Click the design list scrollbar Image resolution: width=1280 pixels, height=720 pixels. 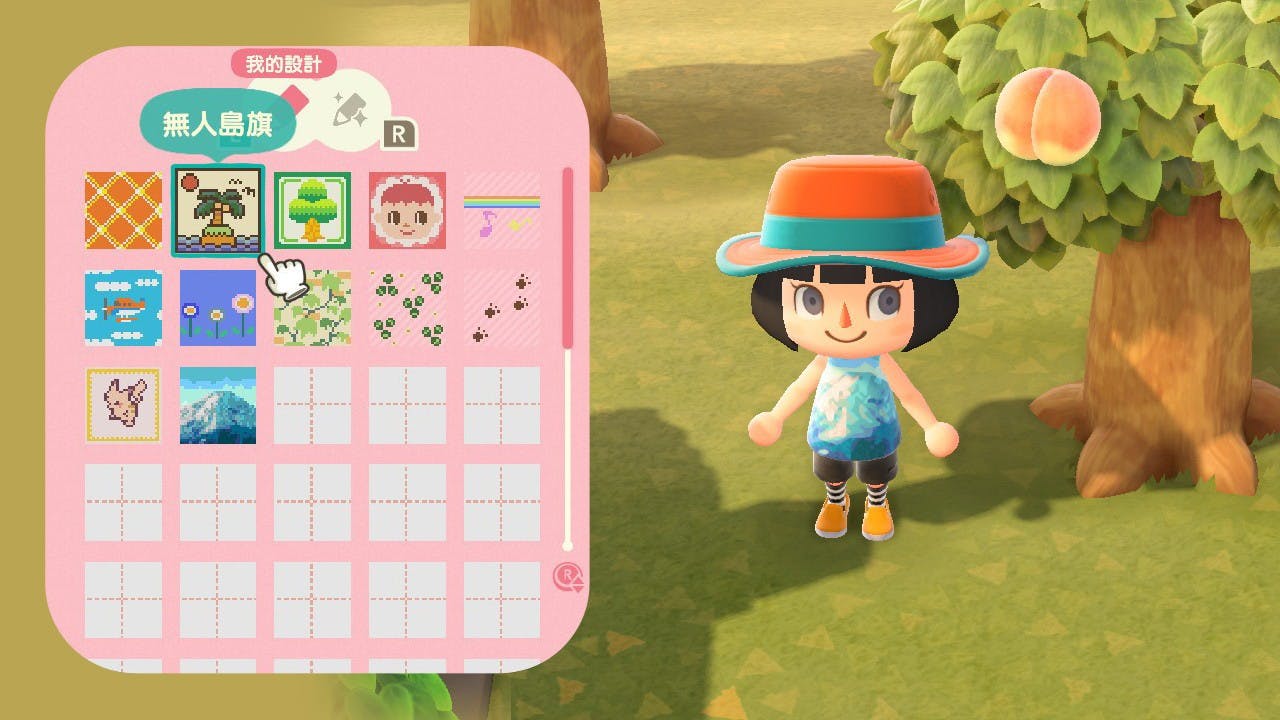[568, 260]
